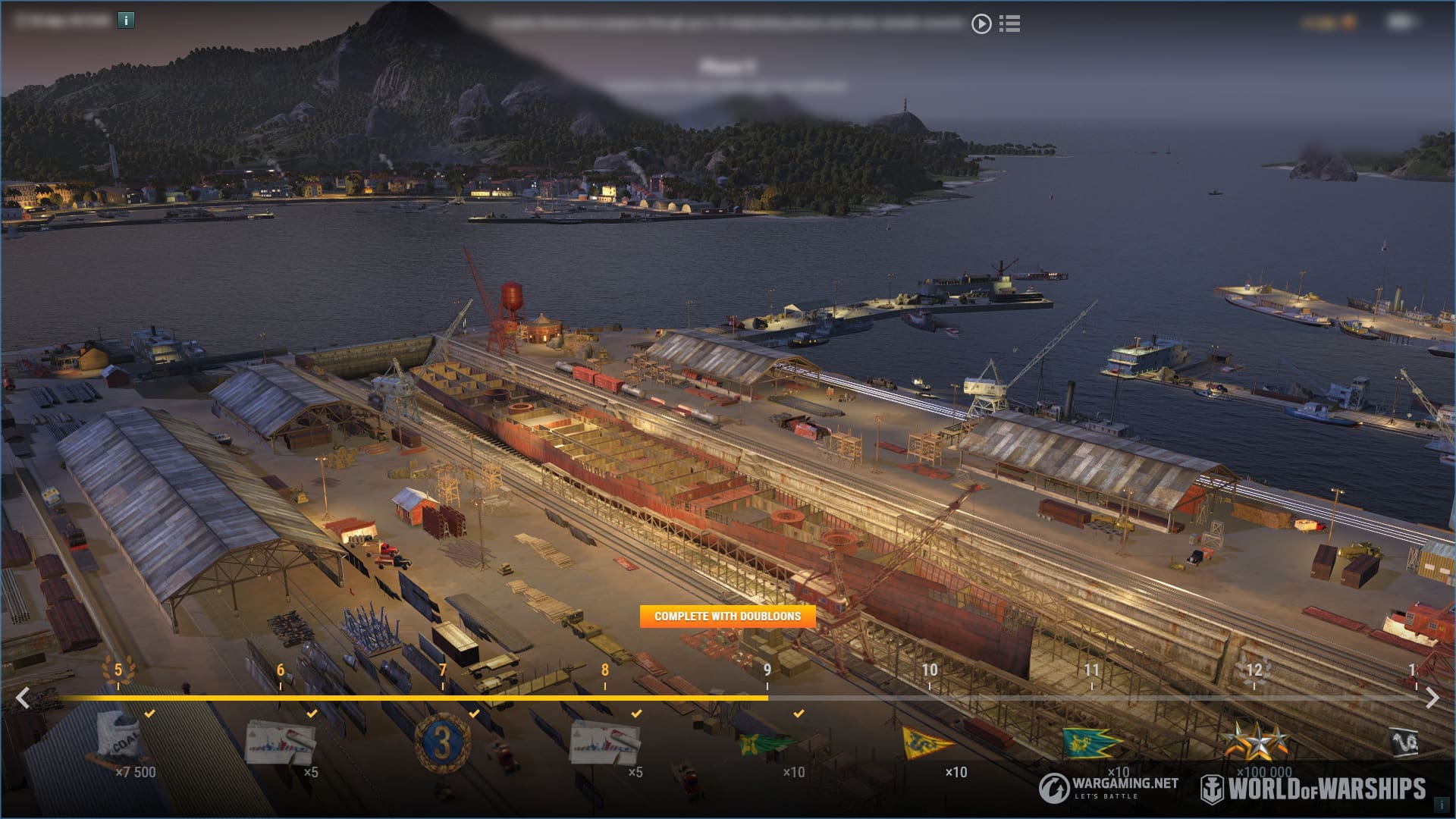Open the shipbuilding phases list

click(1009, 24)
